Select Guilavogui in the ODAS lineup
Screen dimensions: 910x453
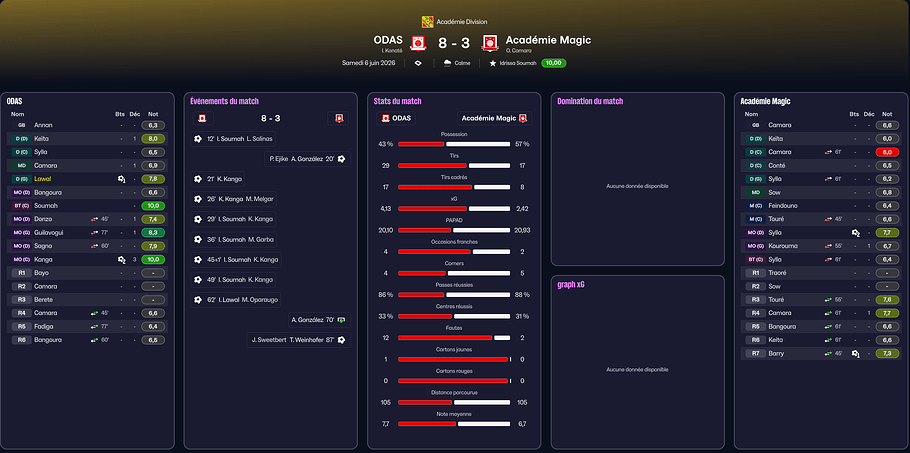(x=50, y=232)
